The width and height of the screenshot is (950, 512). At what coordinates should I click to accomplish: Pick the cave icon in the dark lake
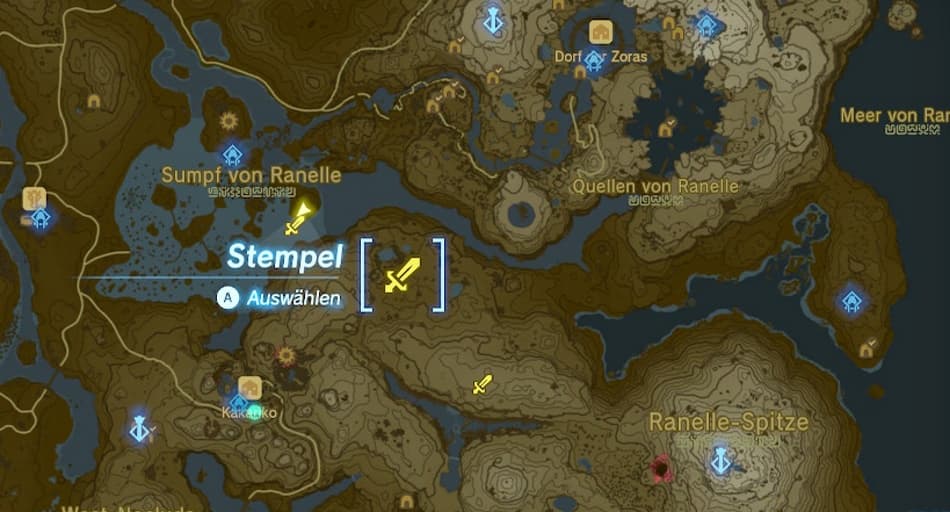point(666,128)
